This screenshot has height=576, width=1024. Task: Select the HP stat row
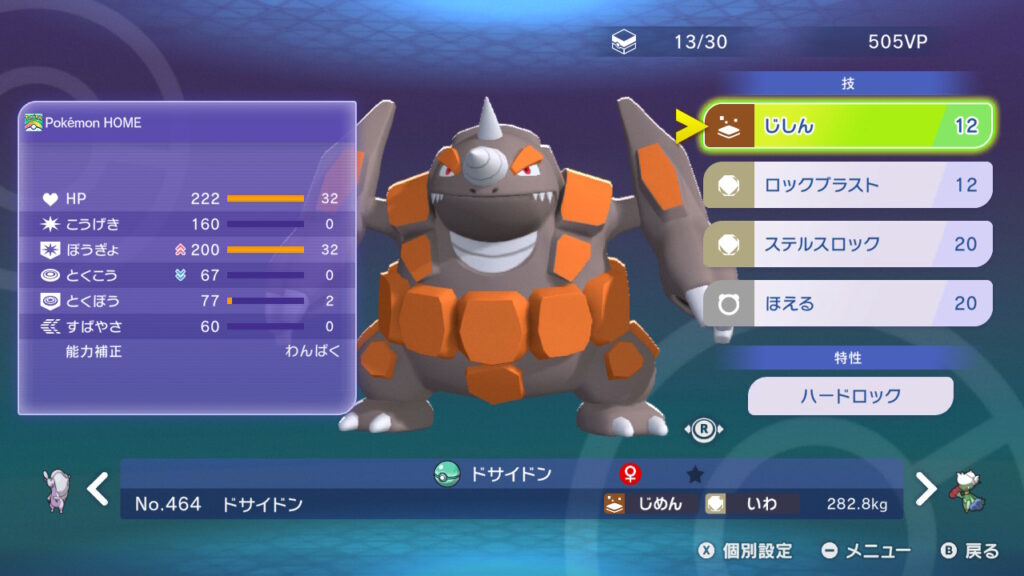coord(188,198)
